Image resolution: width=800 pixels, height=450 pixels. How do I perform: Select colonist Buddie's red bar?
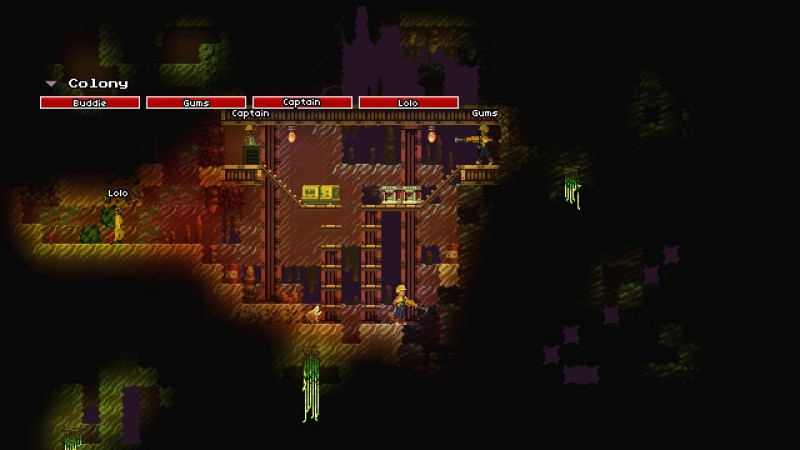click(x=90, y=102)
